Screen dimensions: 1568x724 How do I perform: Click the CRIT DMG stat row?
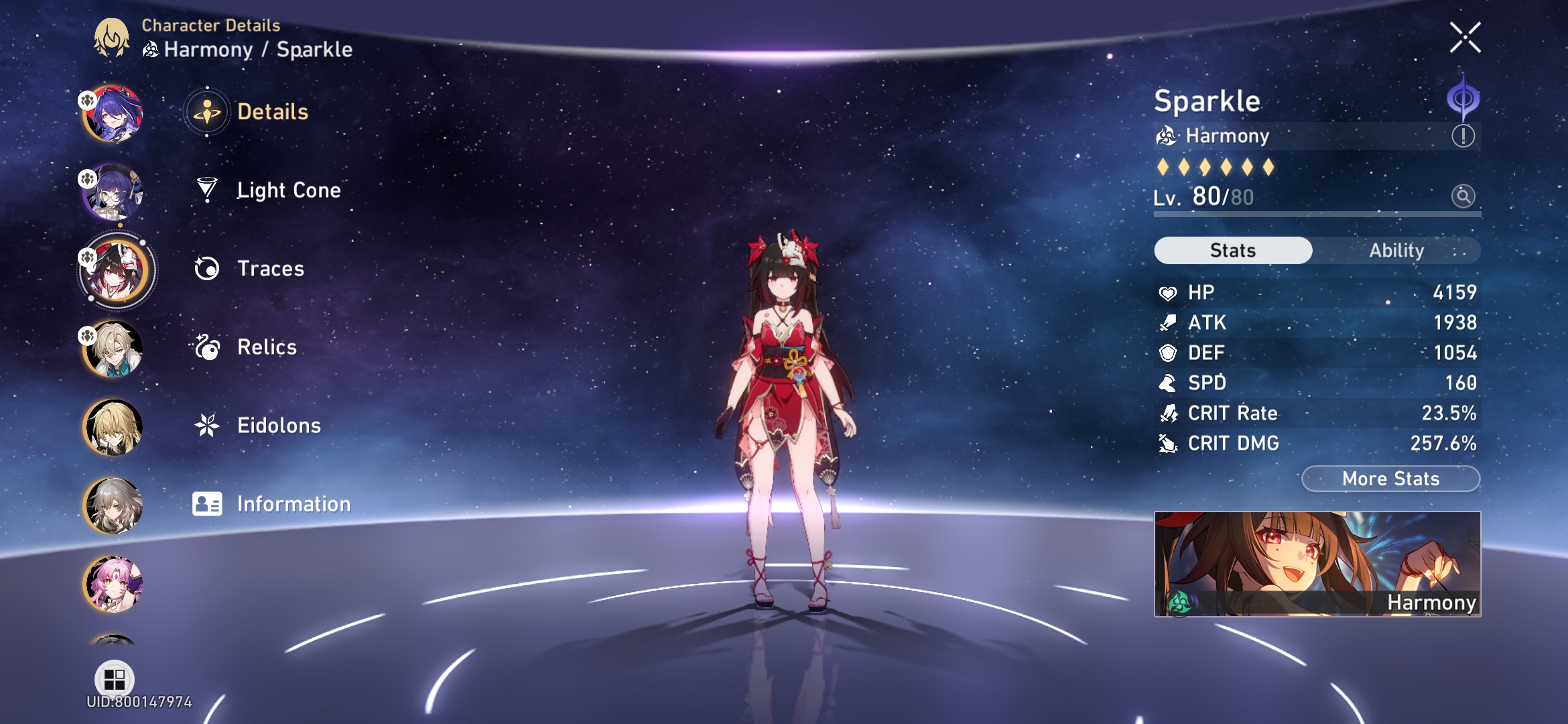pyautogui.click(x=1313, y=442)
